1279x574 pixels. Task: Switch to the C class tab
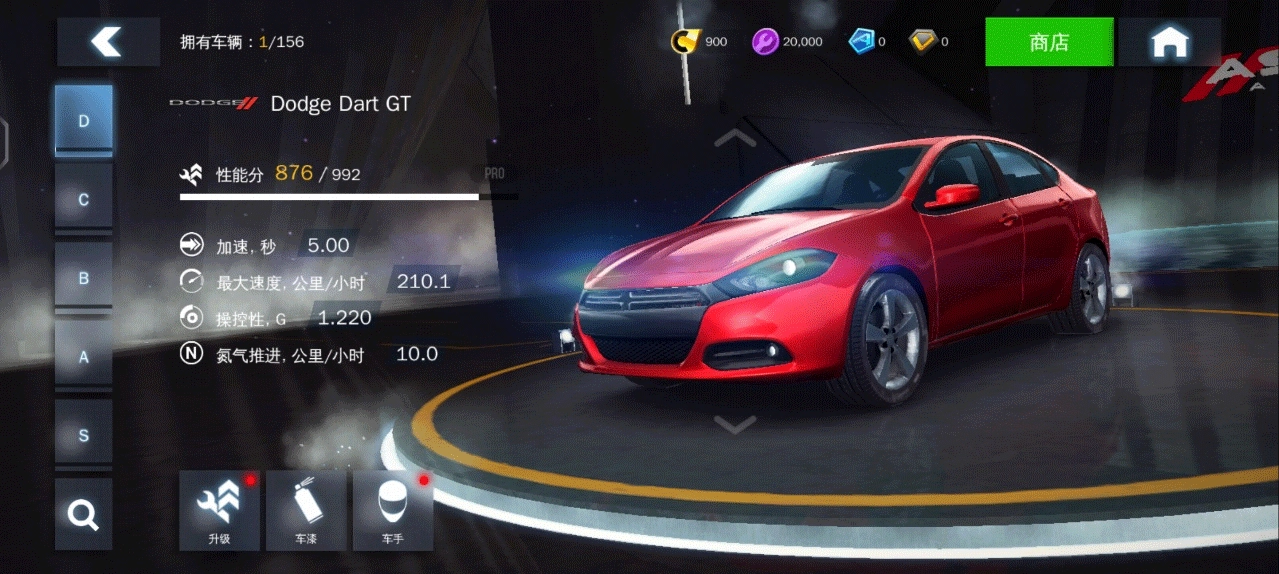pos(84,200)
